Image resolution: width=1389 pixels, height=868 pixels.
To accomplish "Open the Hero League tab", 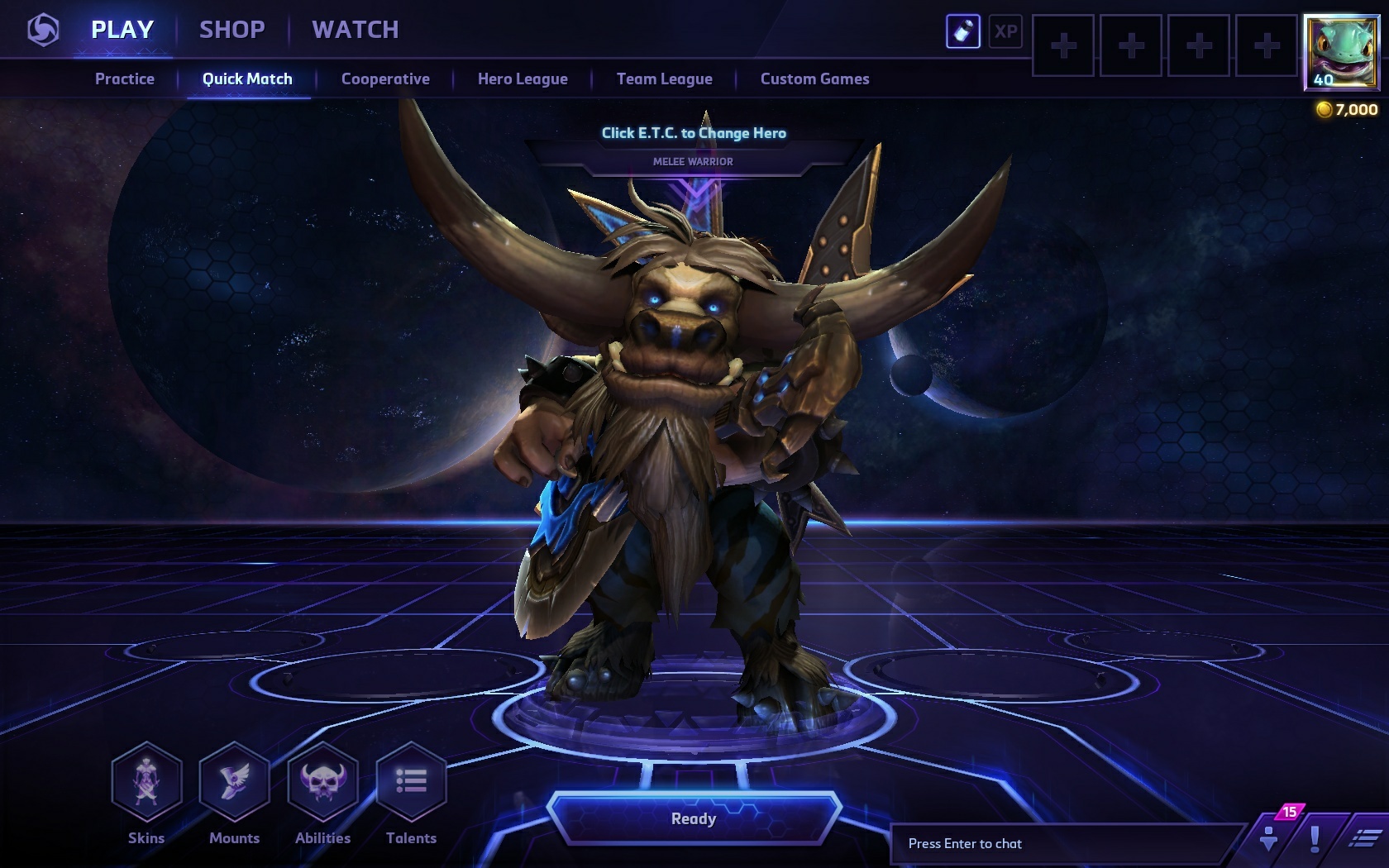I will 523,79.
